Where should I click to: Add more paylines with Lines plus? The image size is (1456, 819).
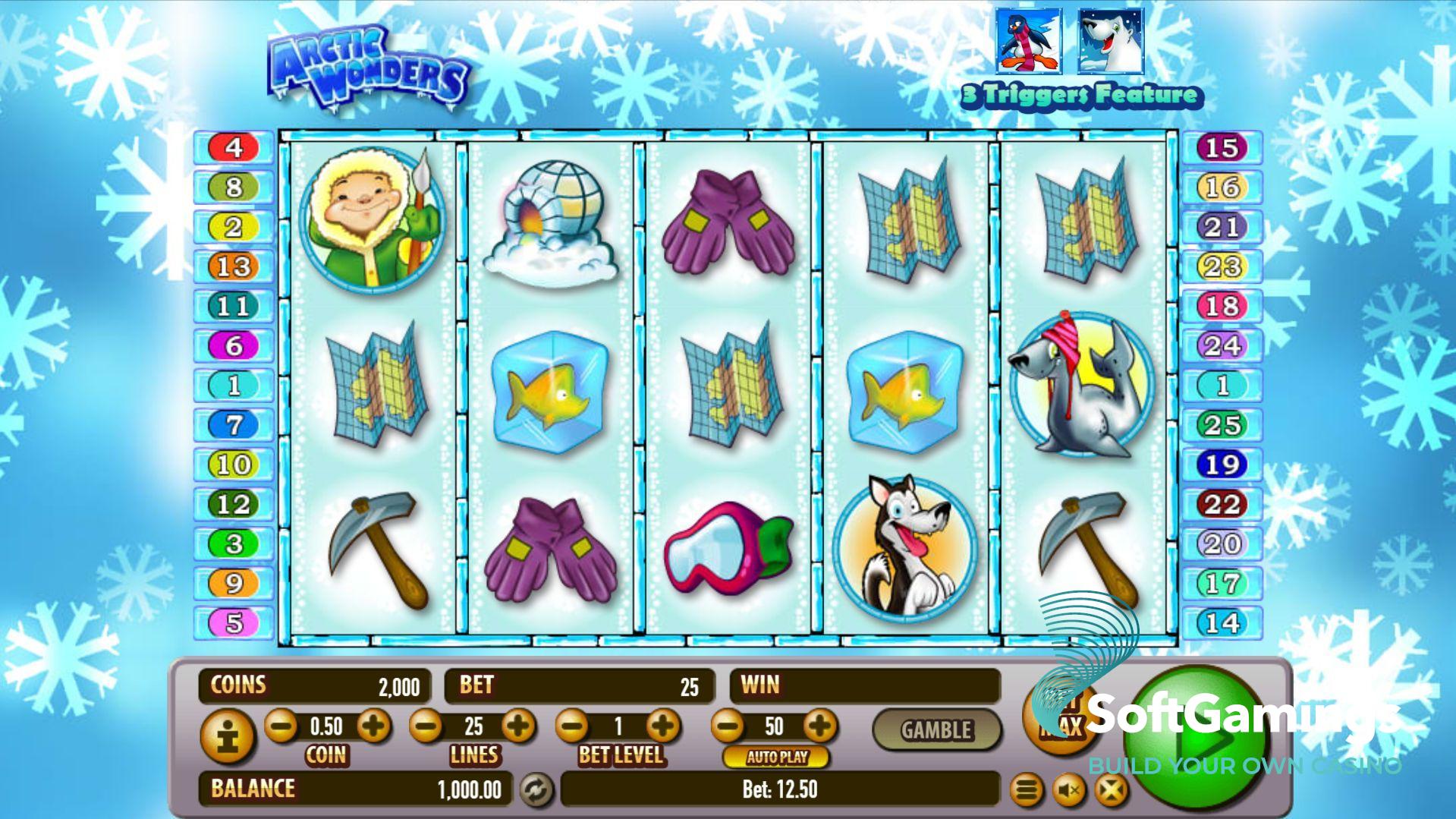tap(519, 726)
